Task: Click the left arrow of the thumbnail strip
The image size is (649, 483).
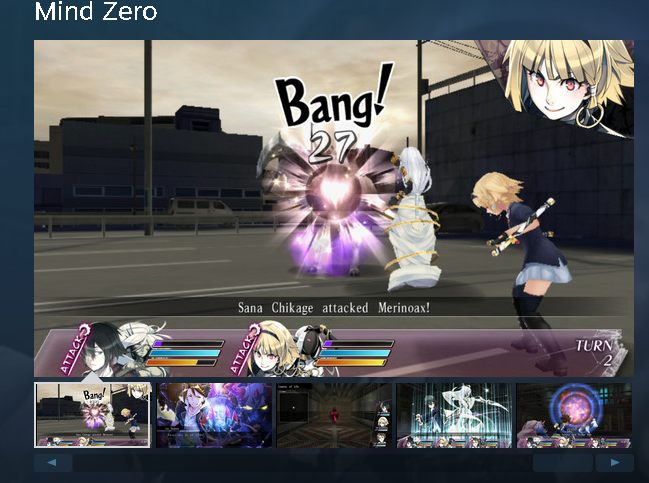Action: click(53, 463)
